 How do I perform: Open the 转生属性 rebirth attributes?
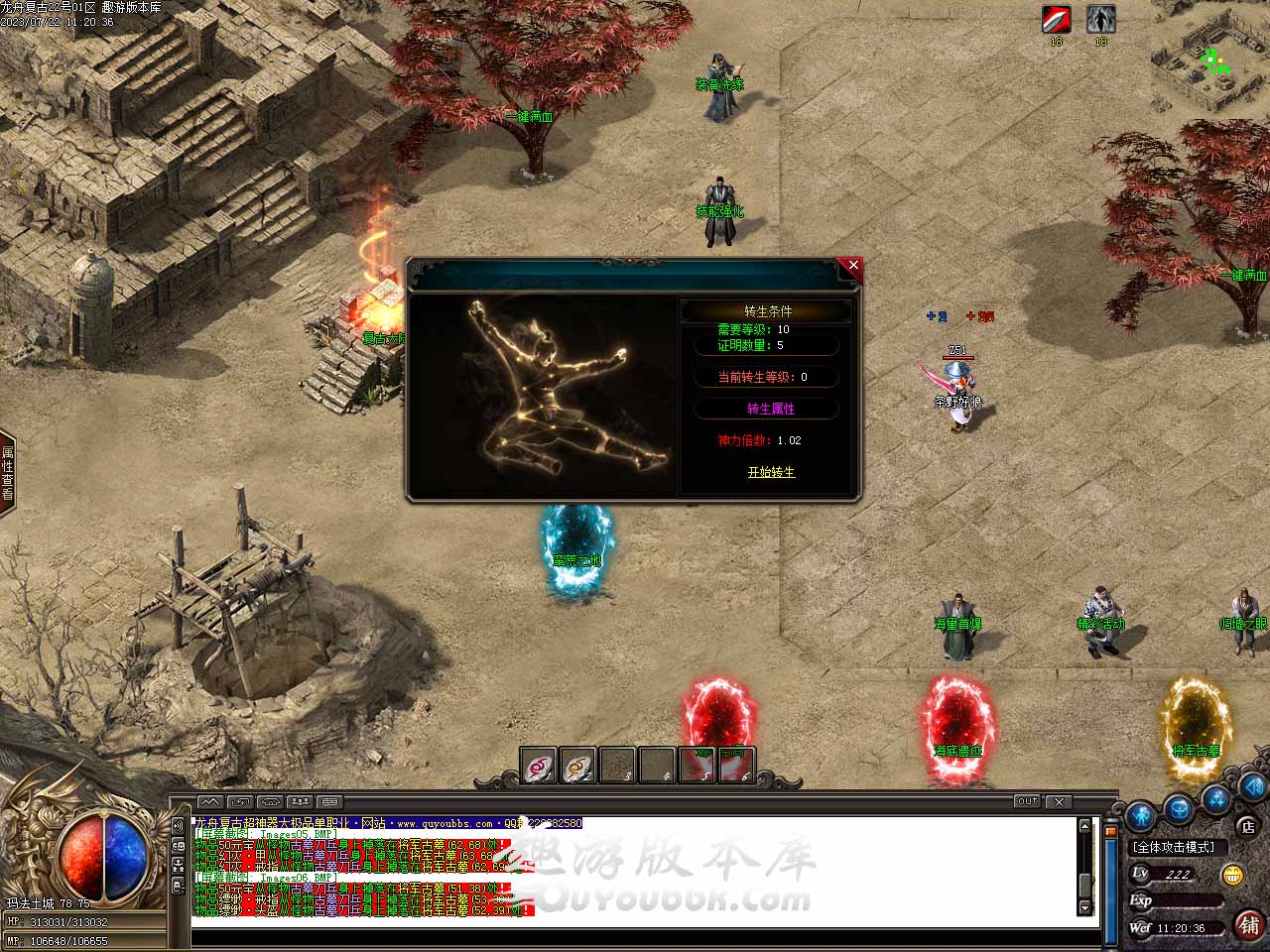(770, 409)
